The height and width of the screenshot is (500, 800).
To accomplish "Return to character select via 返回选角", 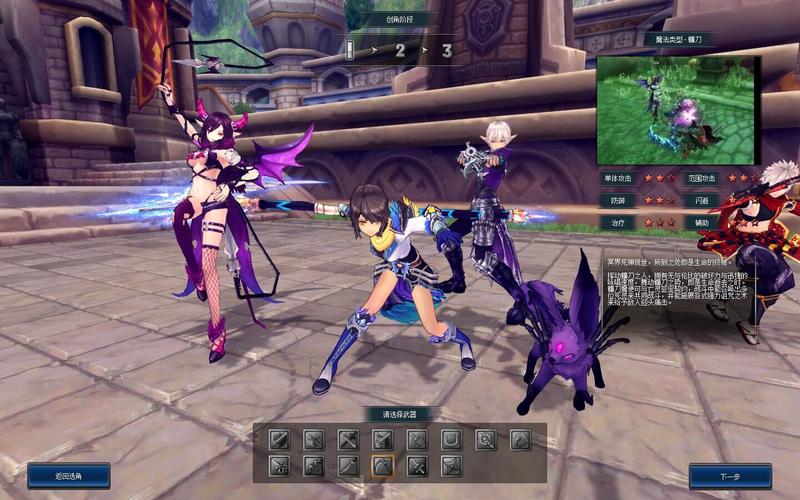I will click(x=68, y=476).
